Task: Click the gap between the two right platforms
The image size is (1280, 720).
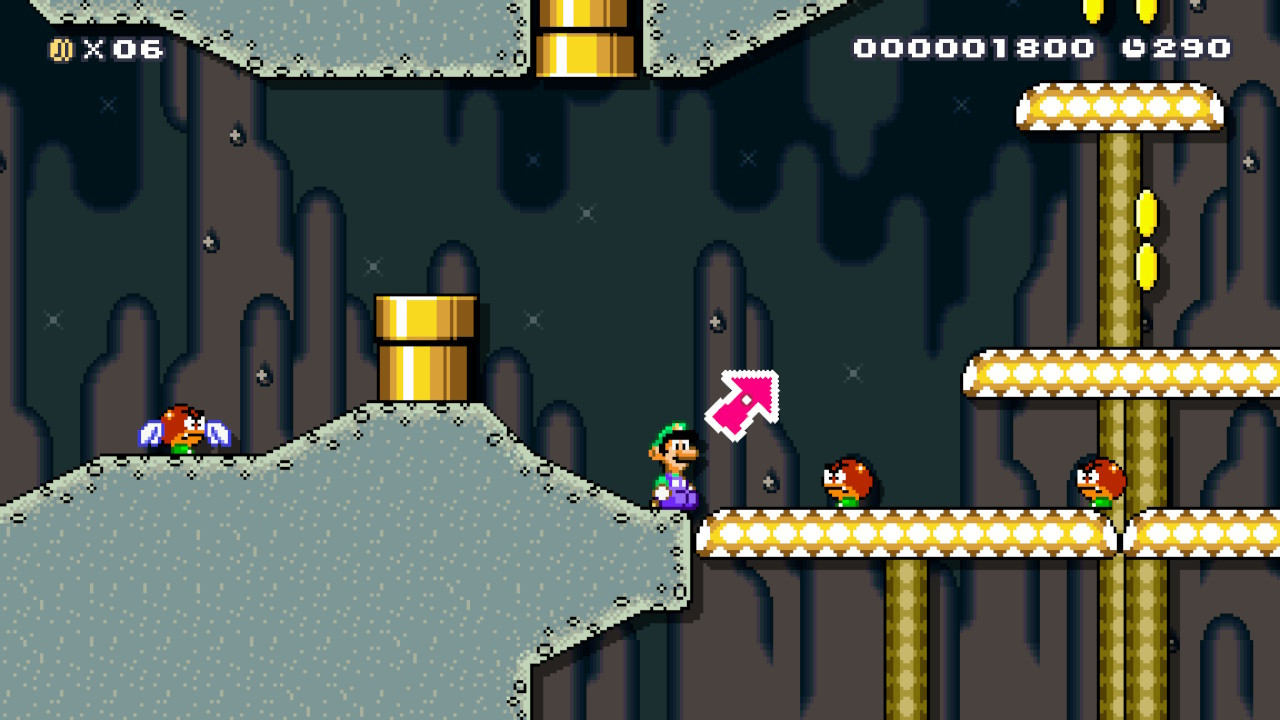Action: (1122, 535)
